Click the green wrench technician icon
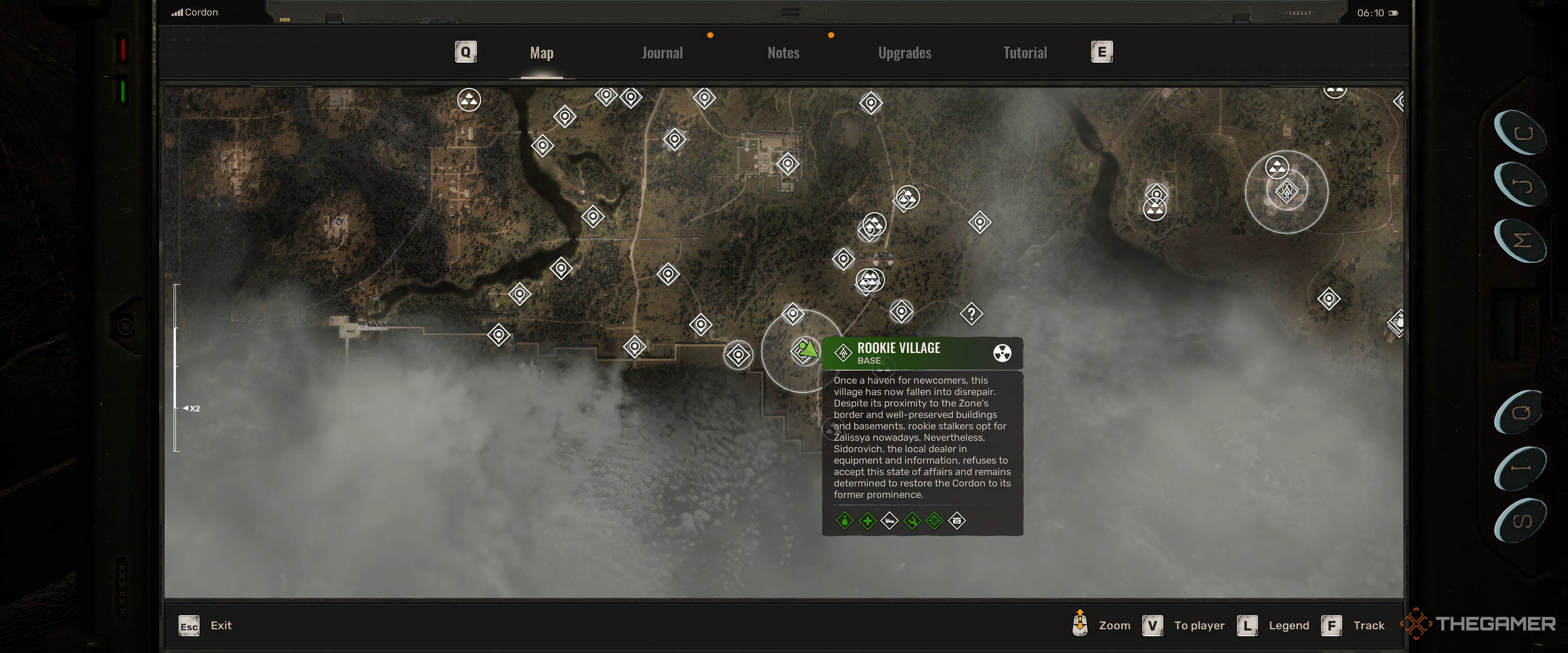1568x653 pixels. (x=913, y=521)
